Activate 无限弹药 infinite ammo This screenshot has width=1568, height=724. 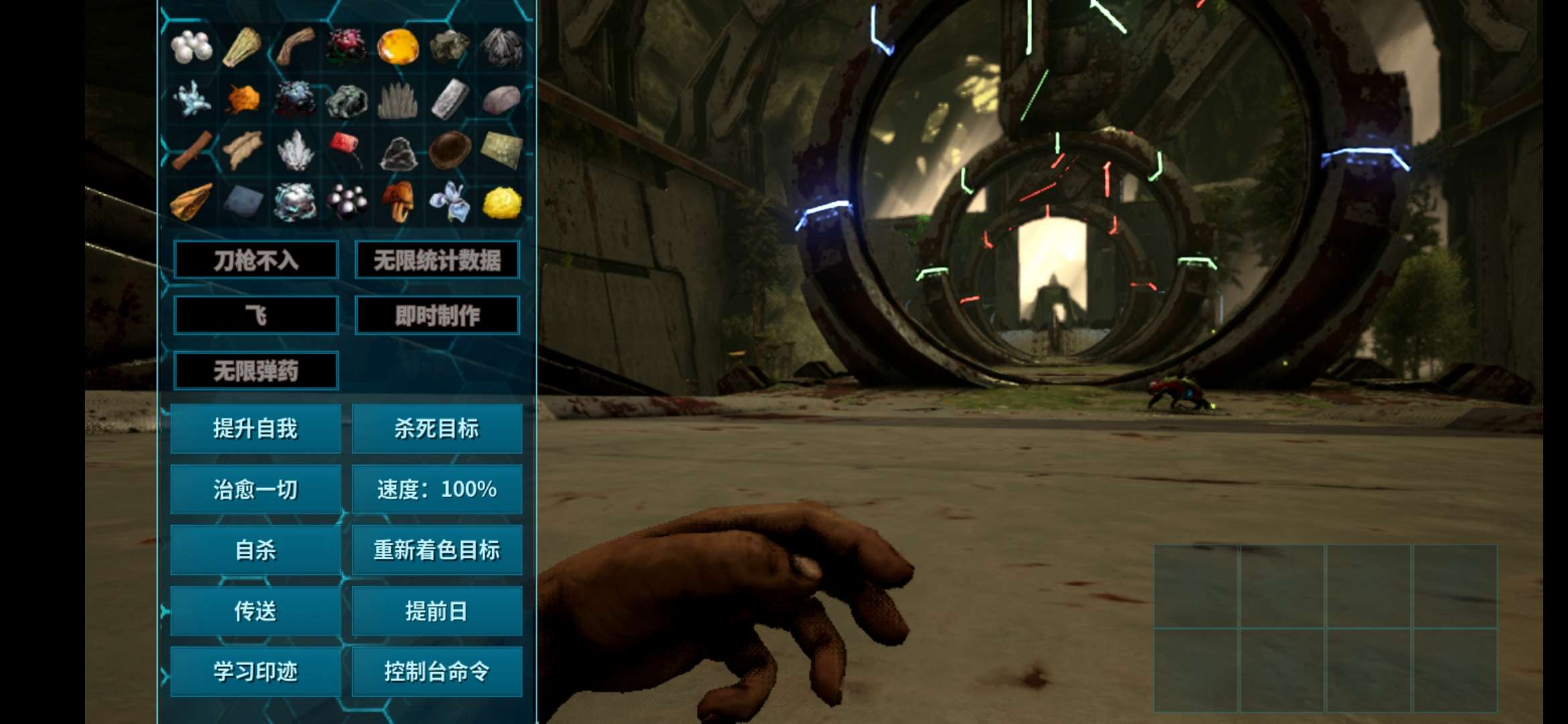pos(255,371)
